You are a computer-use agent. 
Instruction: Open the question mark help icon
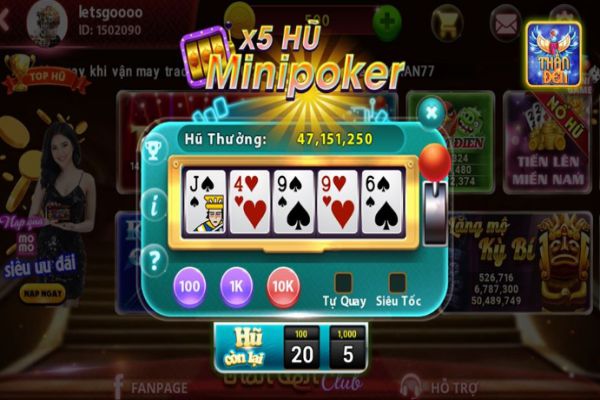pos(154,262)
